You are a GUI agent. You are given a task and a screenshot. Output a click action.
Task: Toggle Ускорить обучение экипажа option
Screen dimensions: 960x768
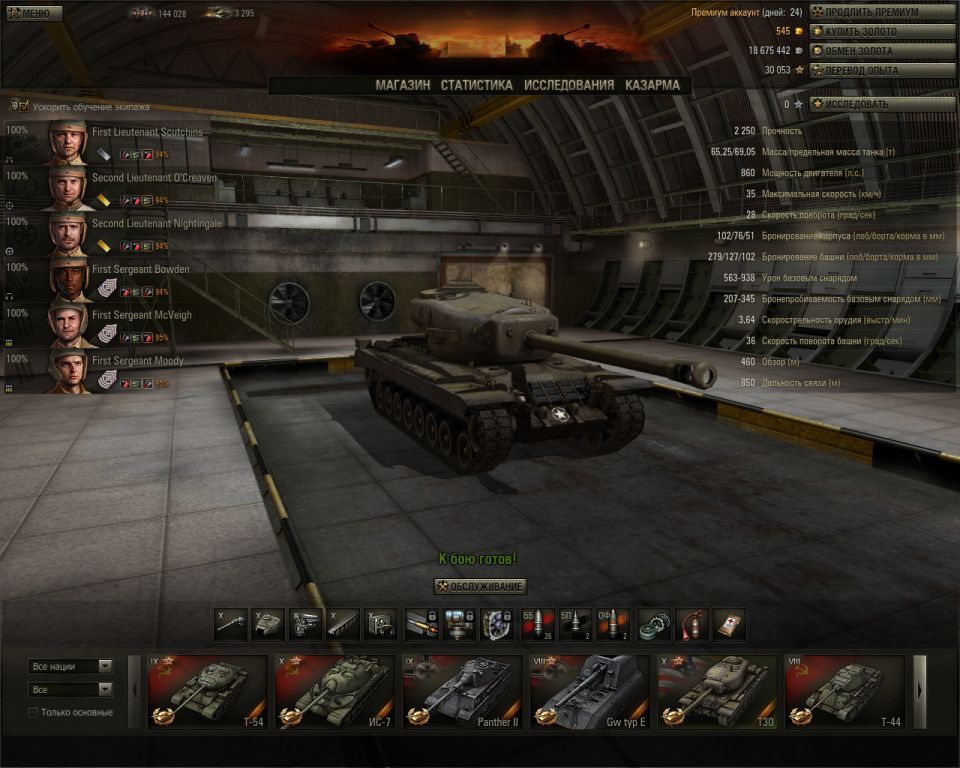[19, 105]
